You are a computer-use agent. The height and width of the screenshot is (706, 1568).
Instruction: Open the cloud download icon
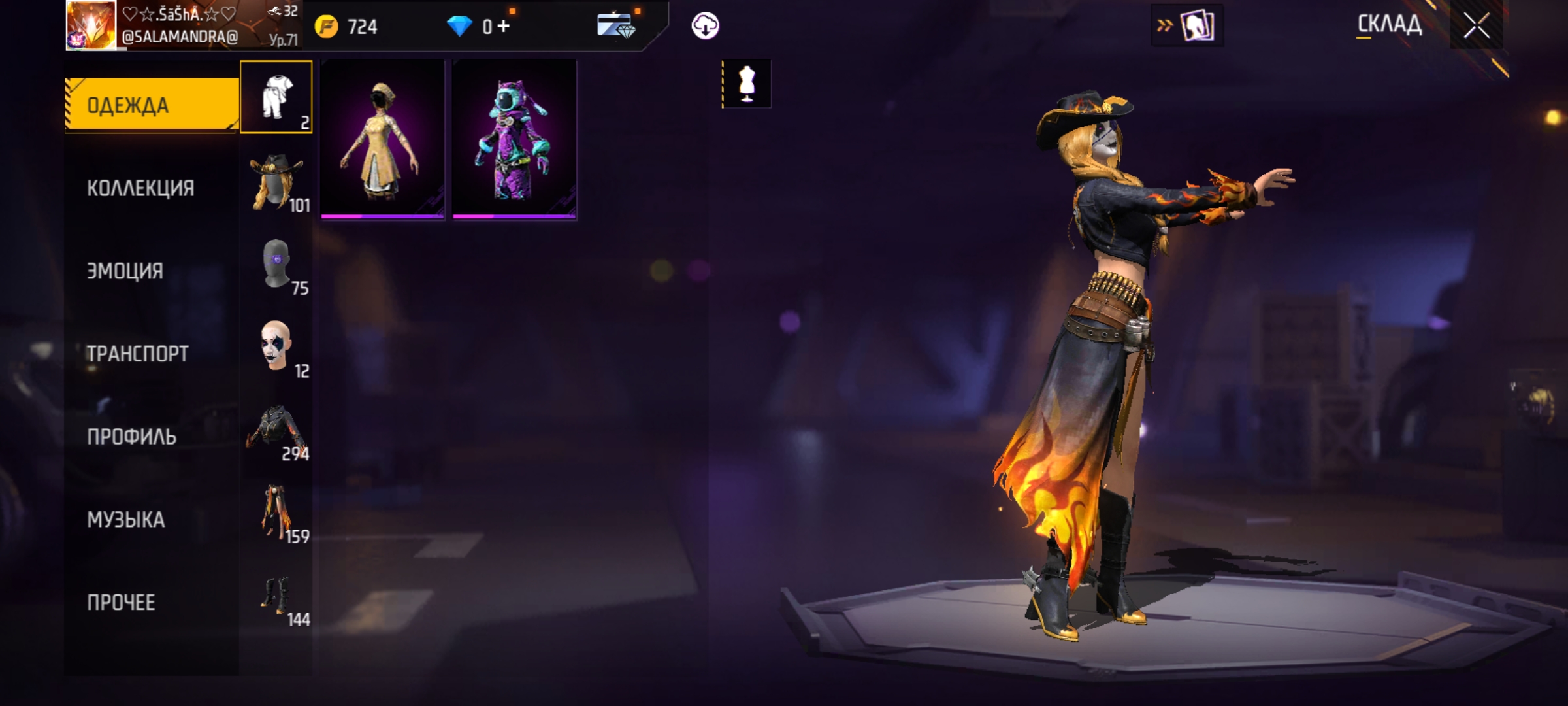pos(705,26)
